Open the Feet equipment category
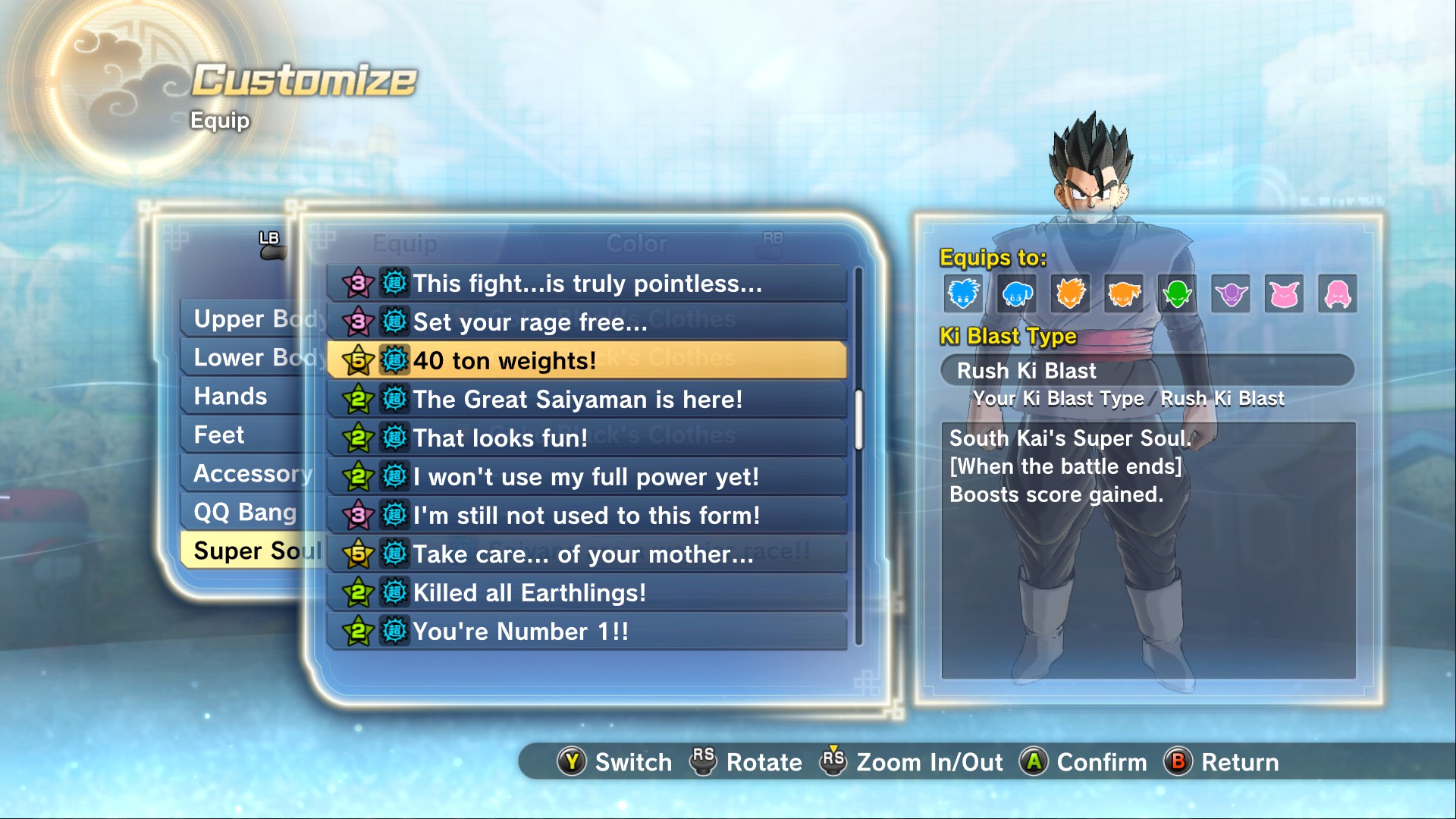The image size is (1456, 819). click(220, 435)
